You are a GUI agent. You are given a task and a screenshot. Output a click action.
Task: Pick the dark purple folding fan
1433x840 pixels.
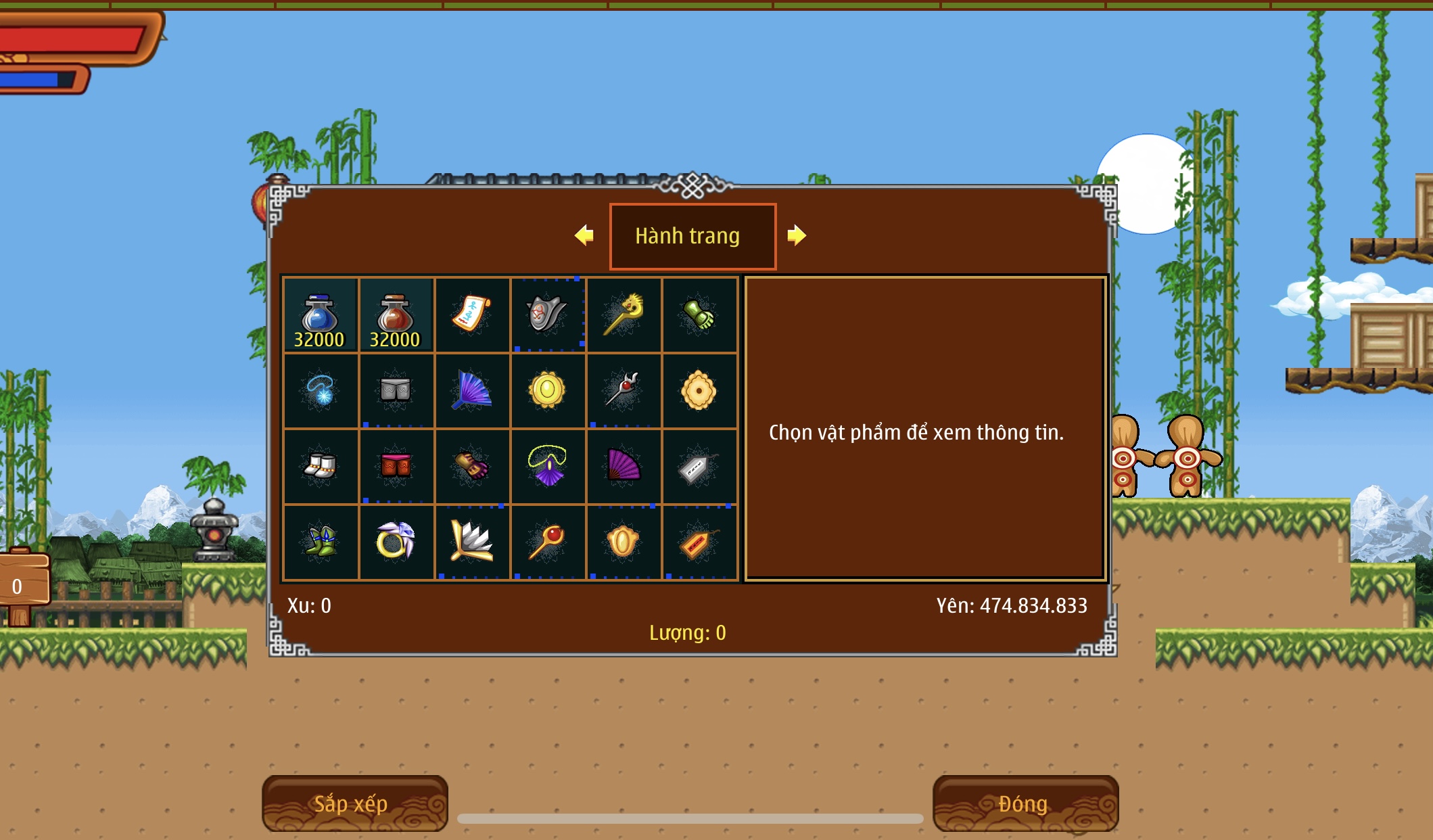tap(623, 467)
